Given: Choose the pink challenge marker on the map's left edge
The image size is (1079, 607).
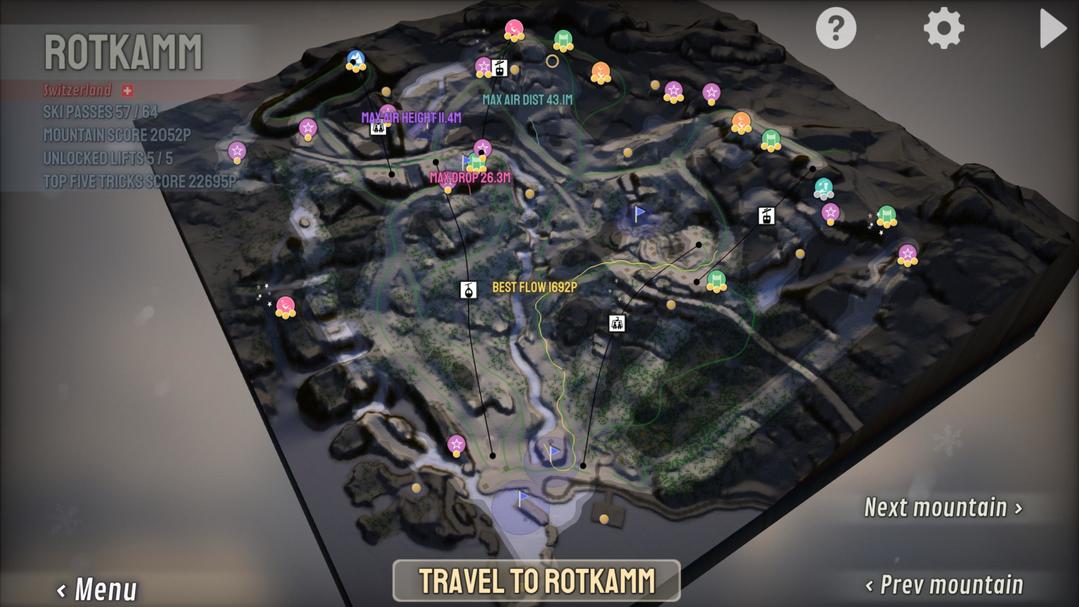Looking at the screenshot, I should 285,307.
